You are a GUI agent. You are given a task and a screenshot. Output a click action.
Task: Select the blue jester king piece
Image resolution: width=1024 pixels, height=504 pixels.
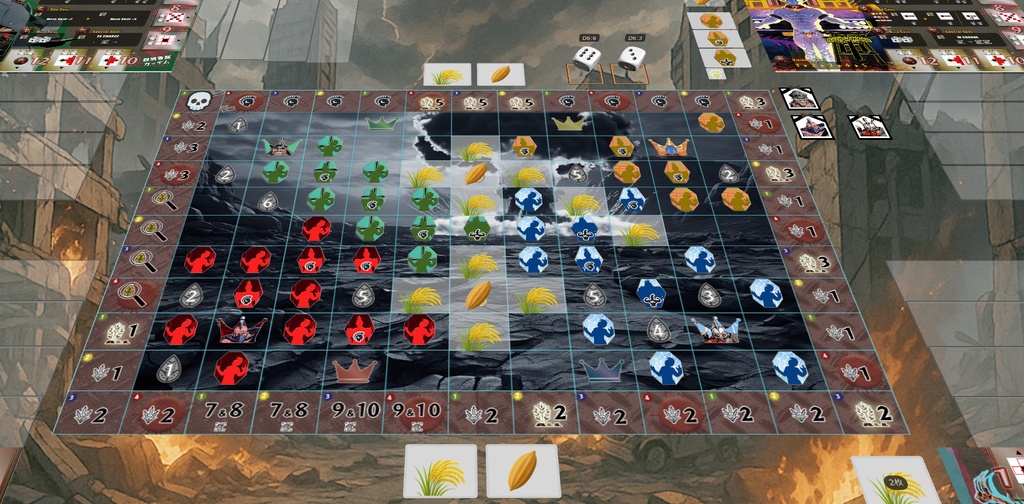pos(715,329)
